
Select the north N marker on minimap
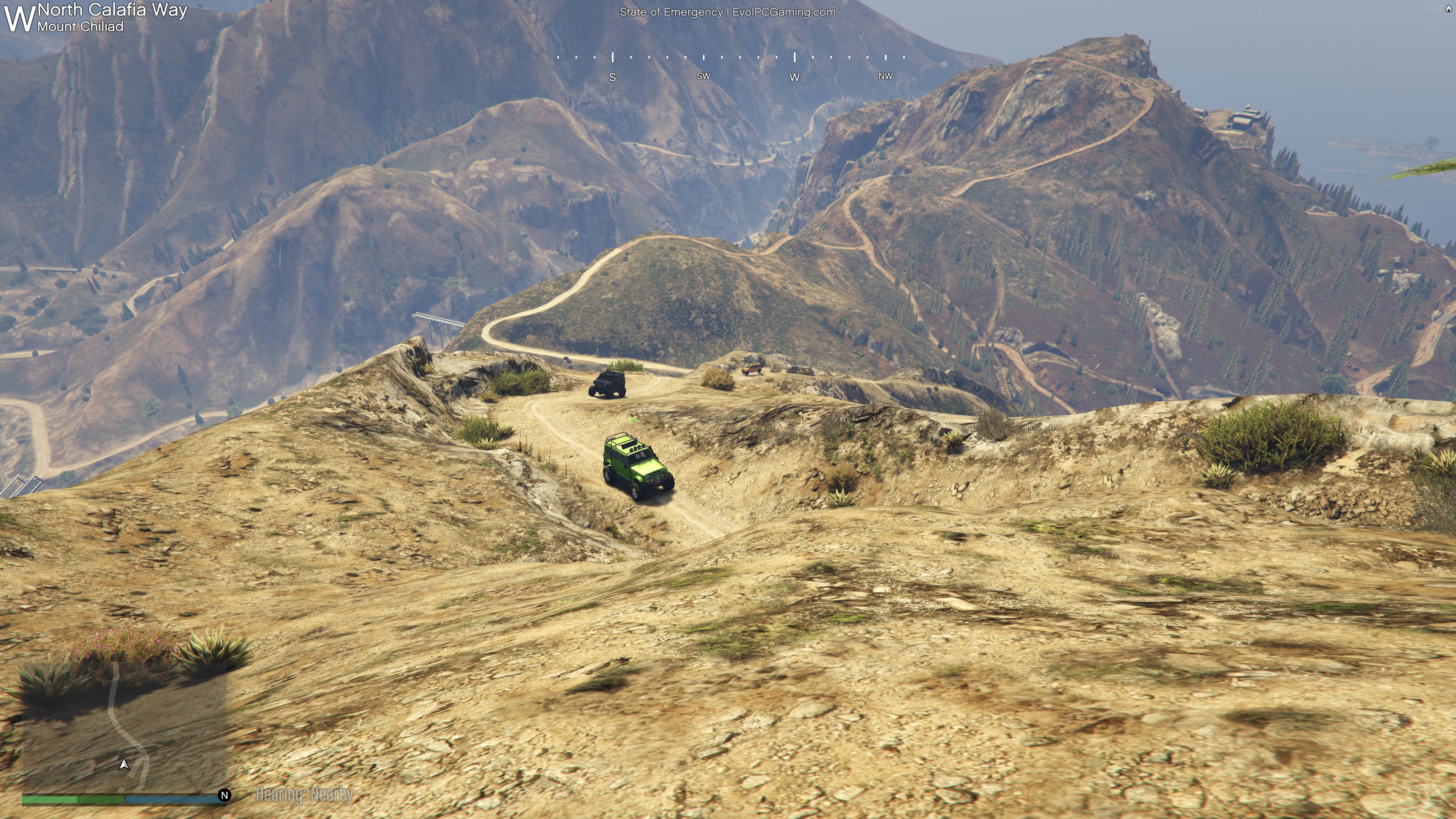click(224, 795)
